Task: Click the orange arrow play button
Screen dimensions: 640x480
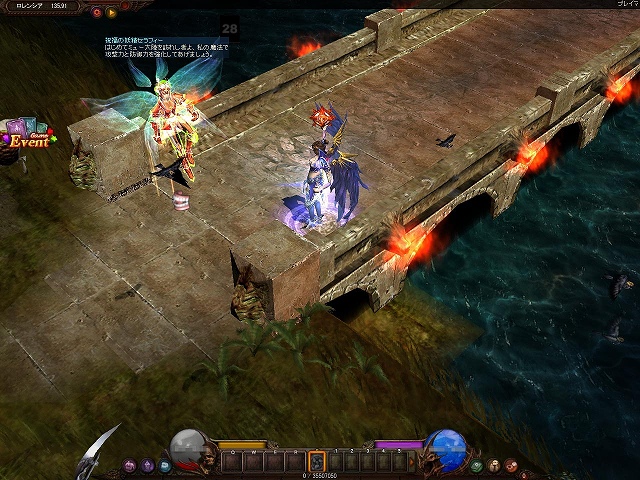Action: 110,13
